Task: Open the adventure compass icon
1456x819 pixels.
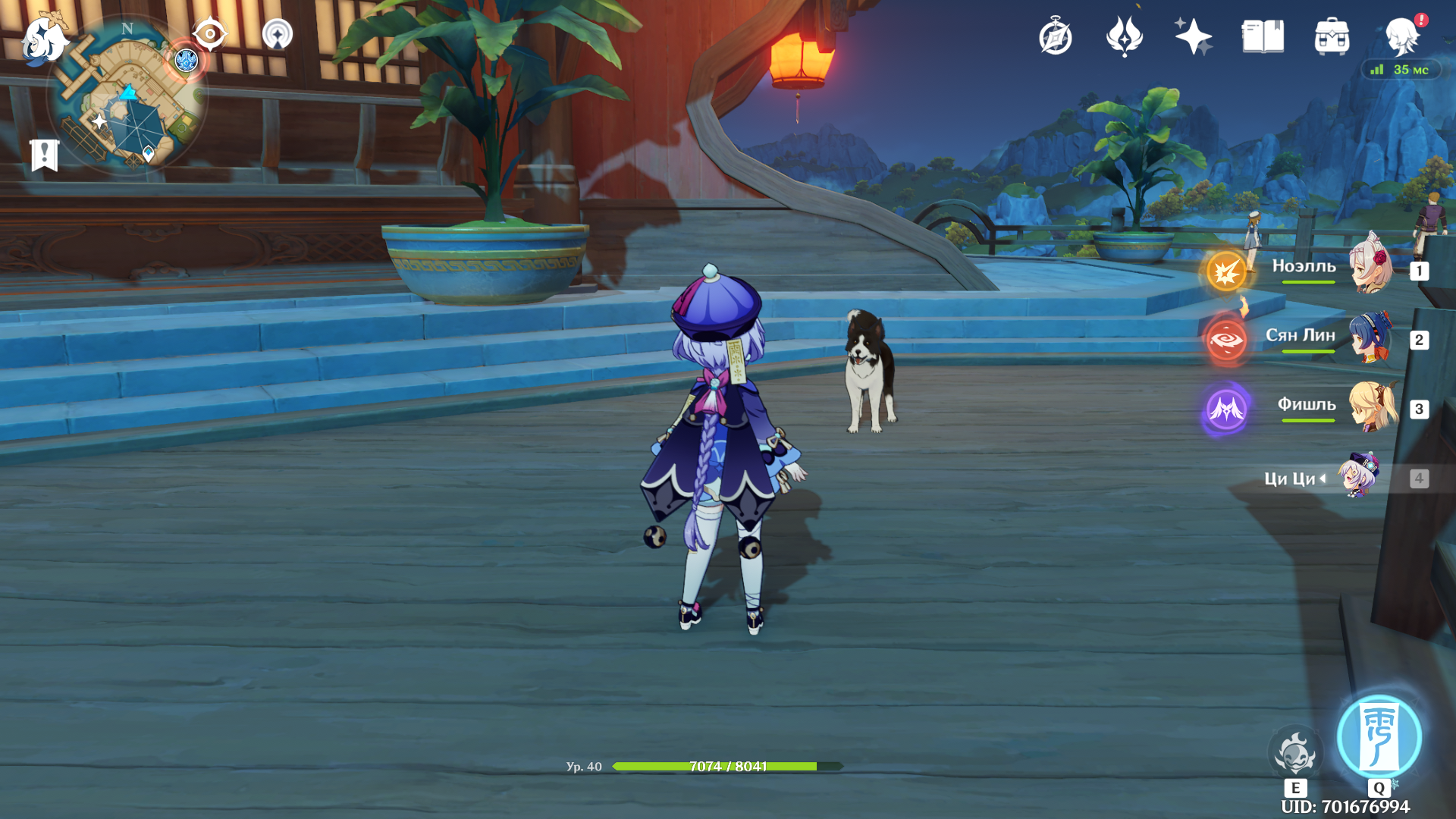Action: click(209, 34)
